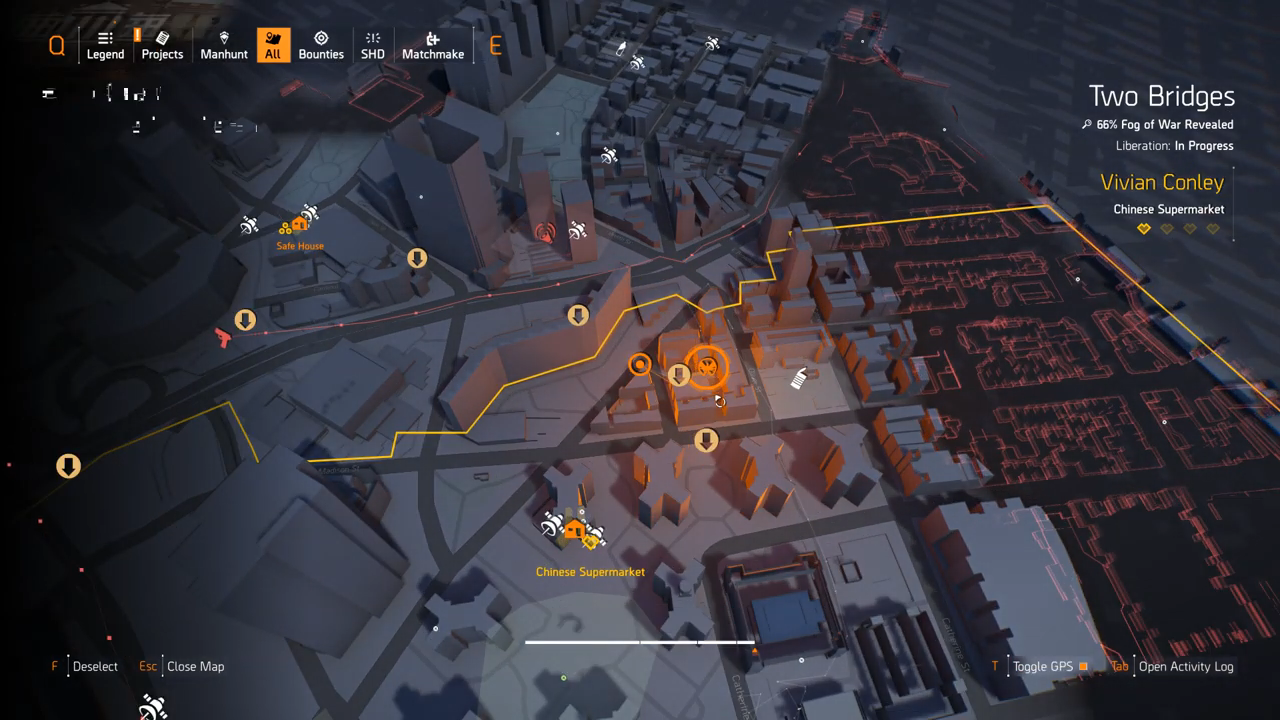Viewport: 1280px width, 720px height.
Task: Switch to the SHD tab
Action: pos(373,45)
